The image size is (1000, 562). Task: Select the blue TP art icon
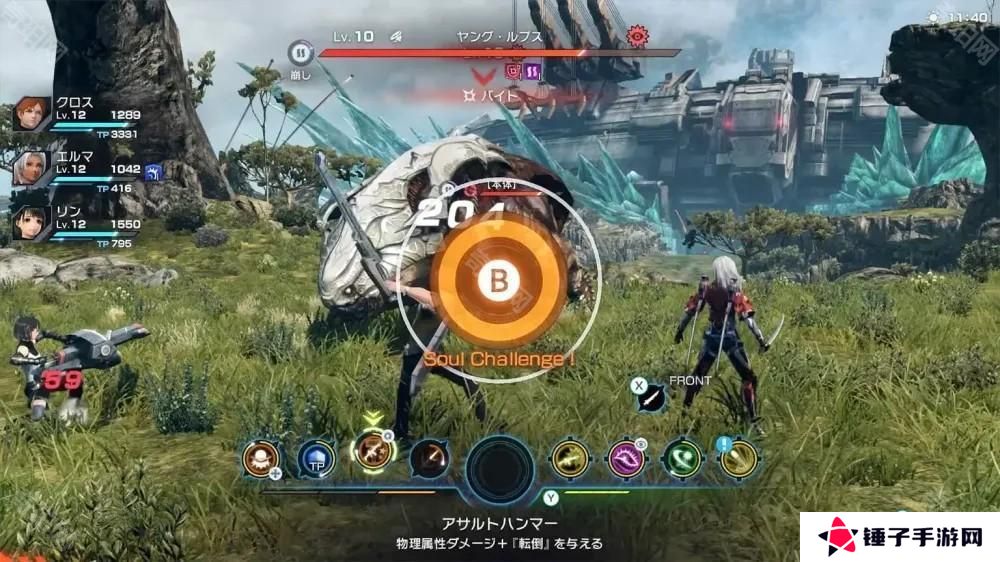tap(316, 460)
